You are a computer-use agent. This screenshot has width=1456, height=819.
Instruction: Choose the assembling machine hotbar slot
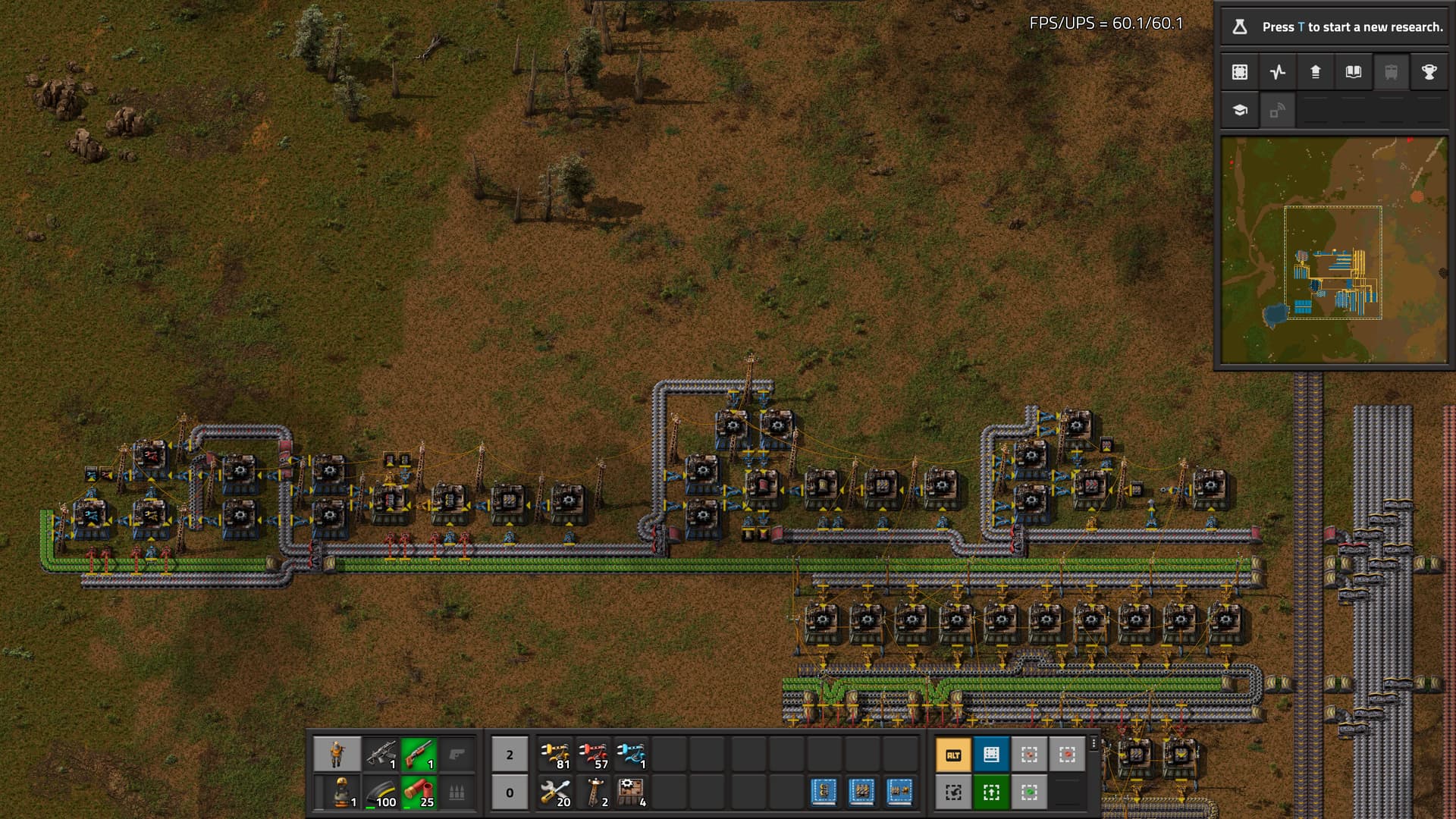click(x=631, y=792)
